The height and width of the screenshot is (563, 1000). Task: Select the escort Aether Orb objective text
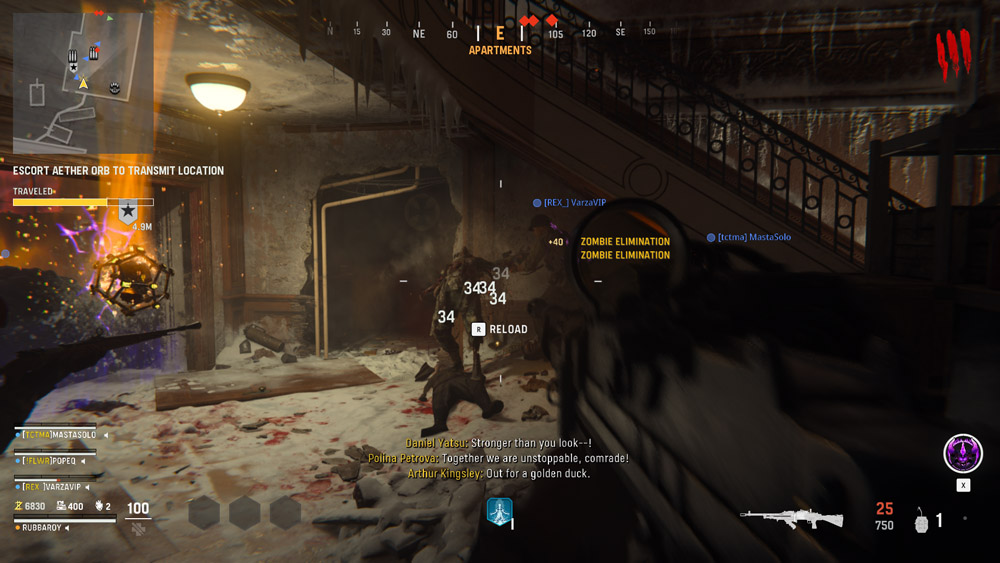pyautogui.click(x=118, y=171)
